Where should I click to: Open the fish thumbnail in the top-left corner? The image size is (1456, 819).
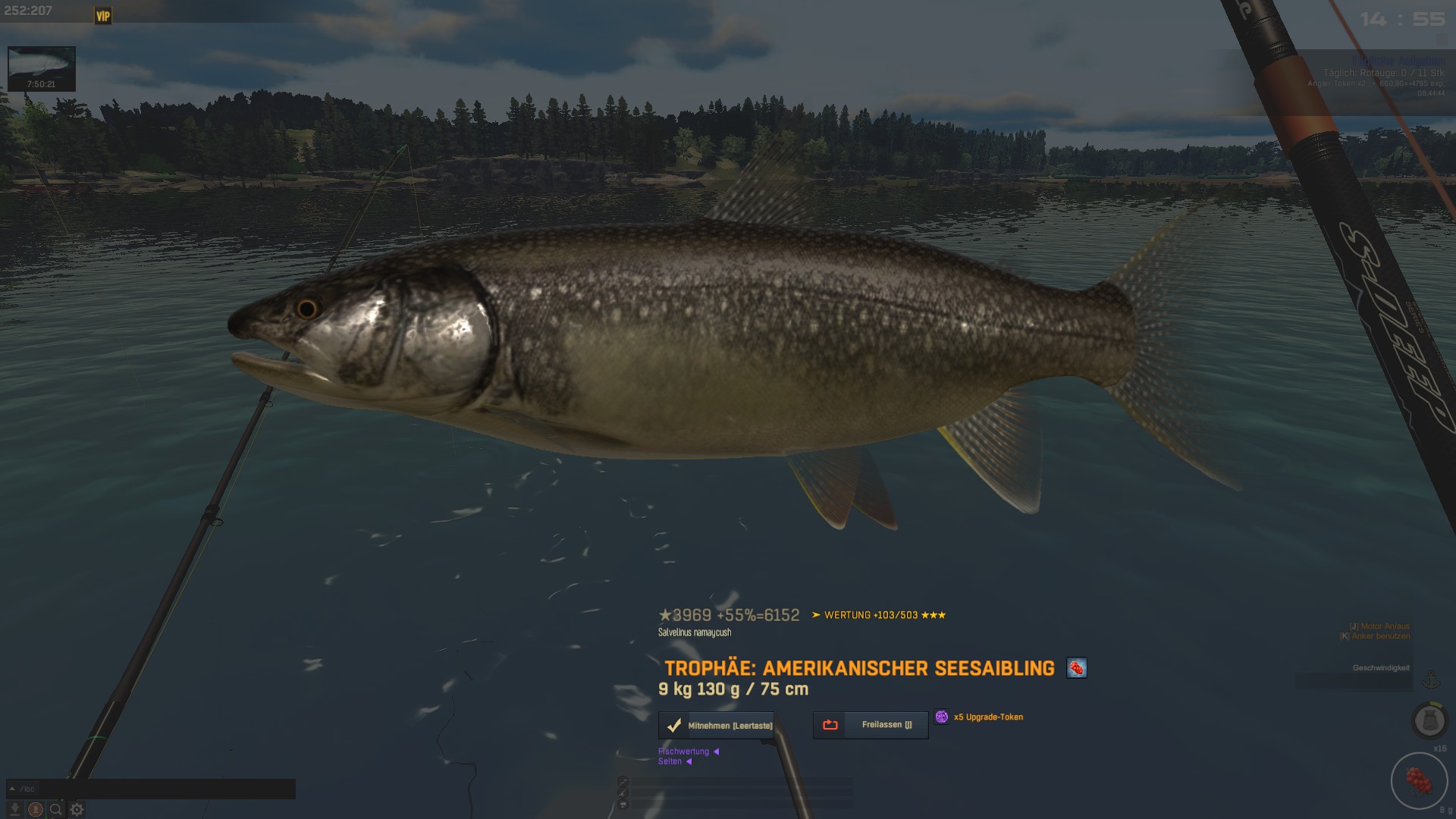pyautogui.click(x=41, y=68)
